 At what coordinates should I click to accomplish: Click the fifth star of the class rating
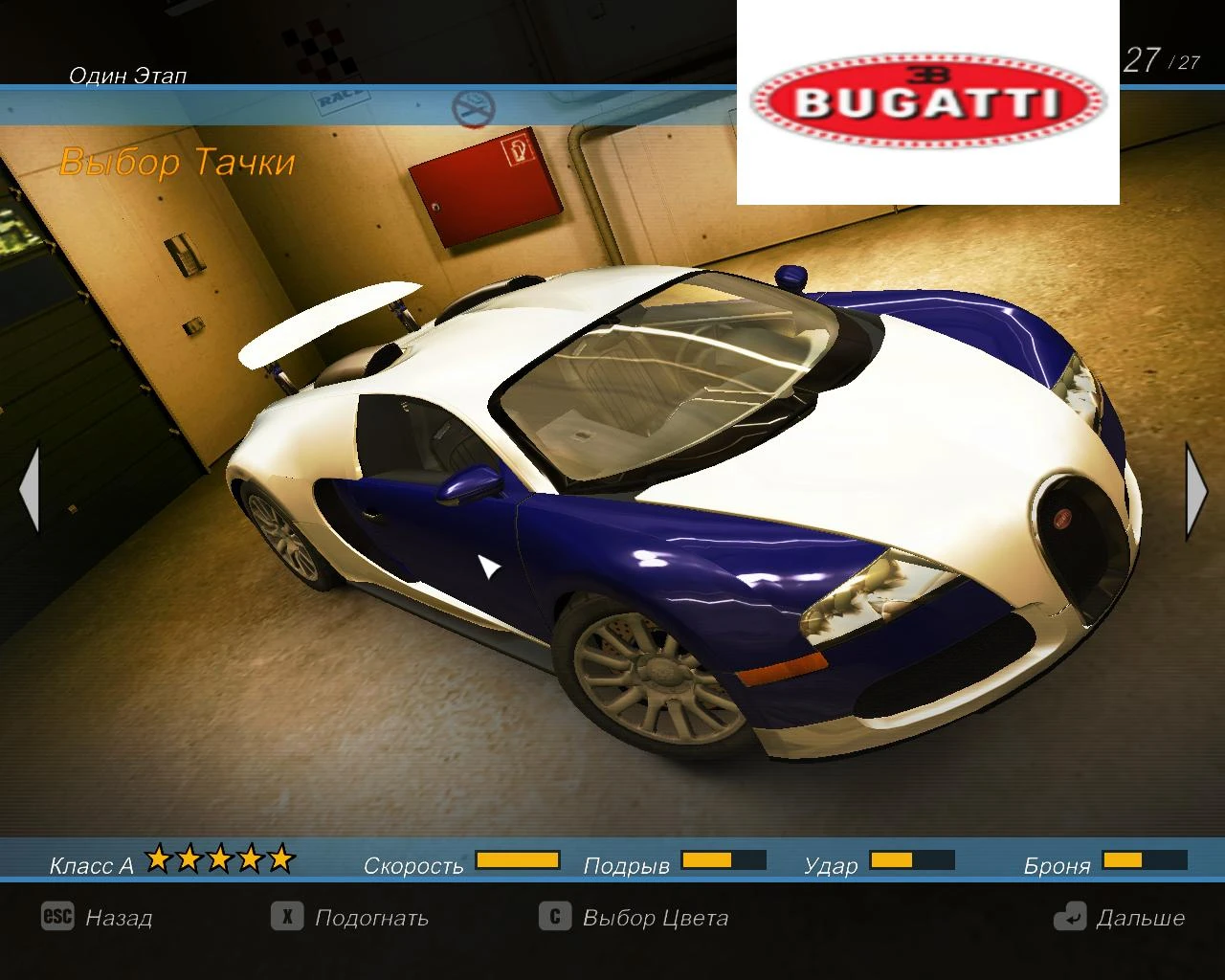point(279,858)
